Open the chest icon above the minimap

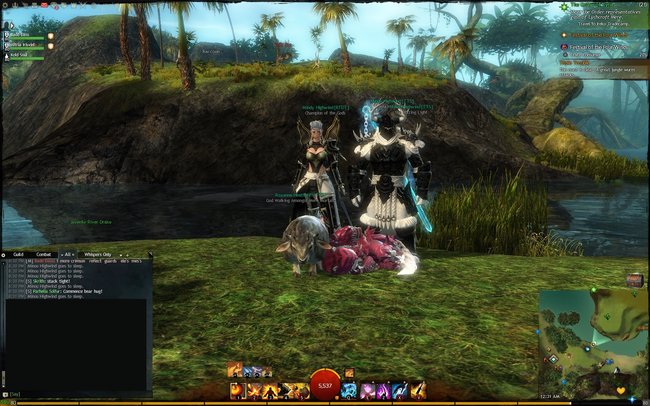633,279
